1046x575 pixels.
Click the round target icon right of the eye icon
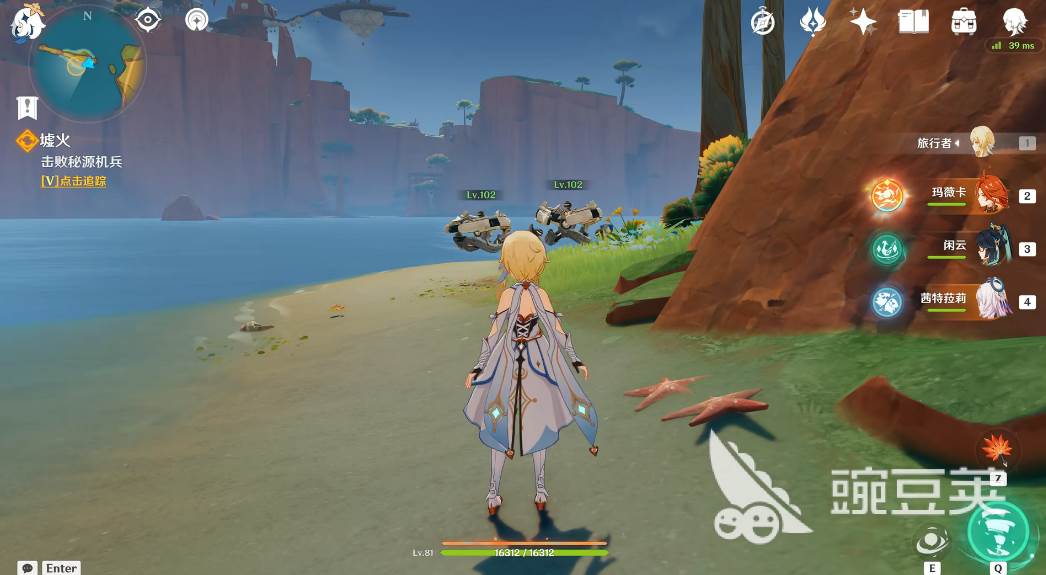[197, 19]
